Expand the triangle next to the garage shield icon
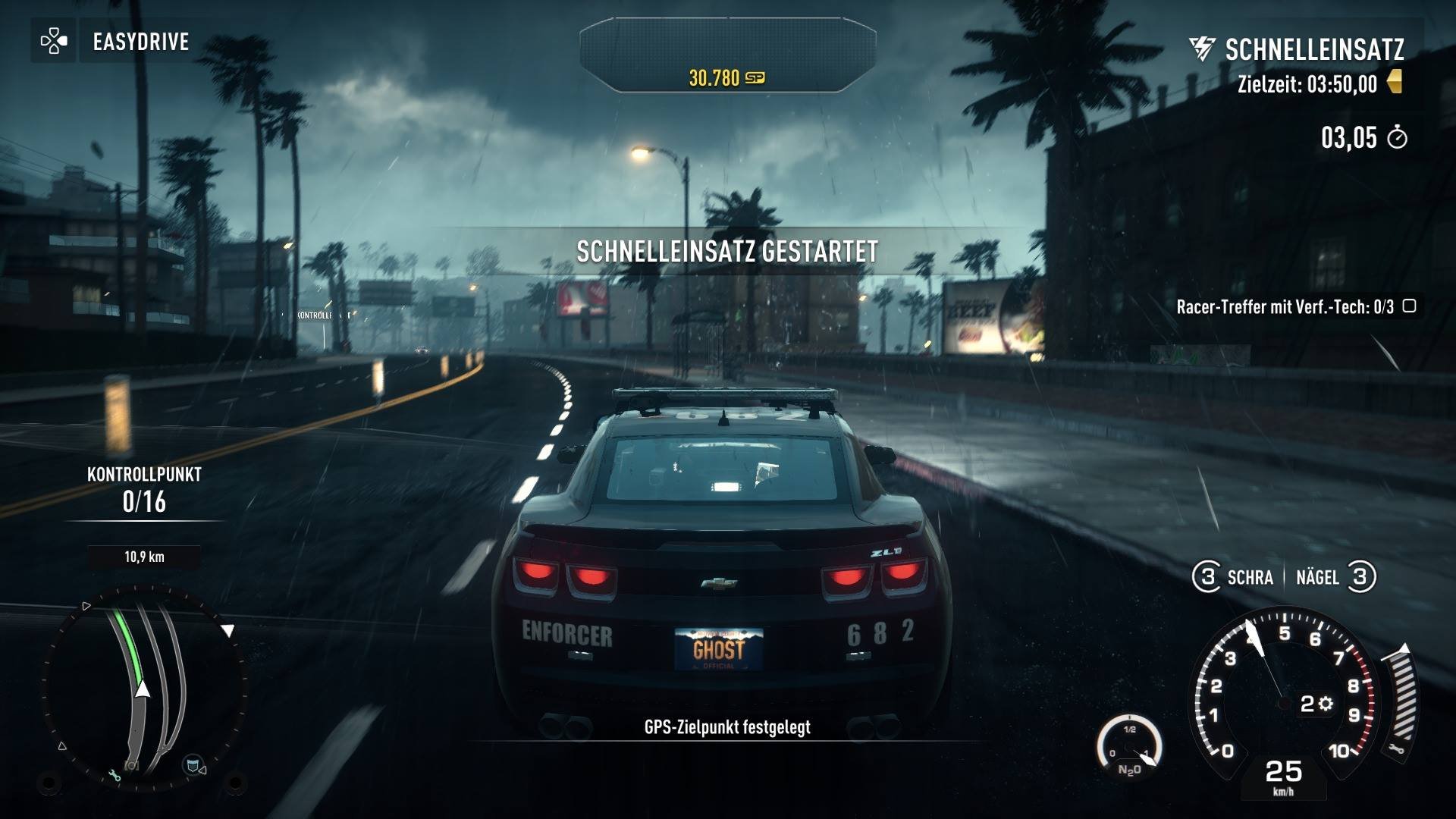This screenshot has height=819, width=1456. (202, 770)
